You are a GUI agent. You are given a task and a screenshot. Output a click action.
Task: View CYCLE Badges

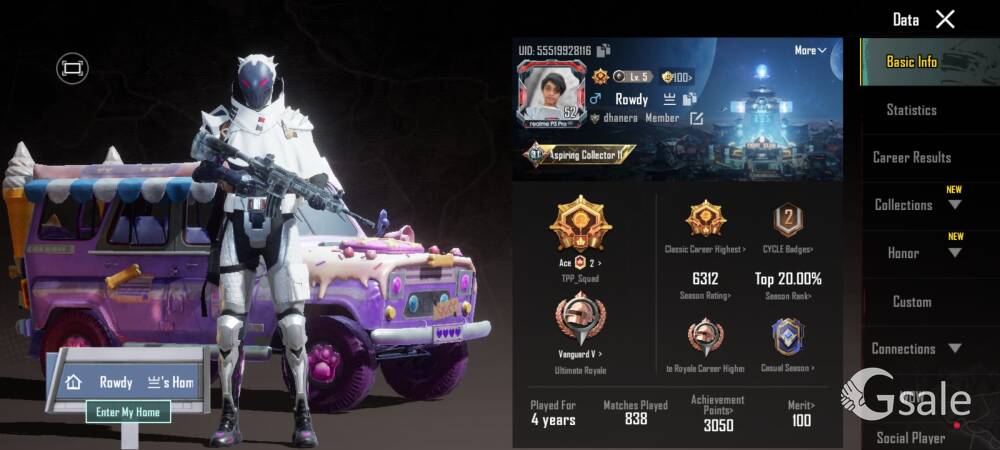tap(788, 228)
